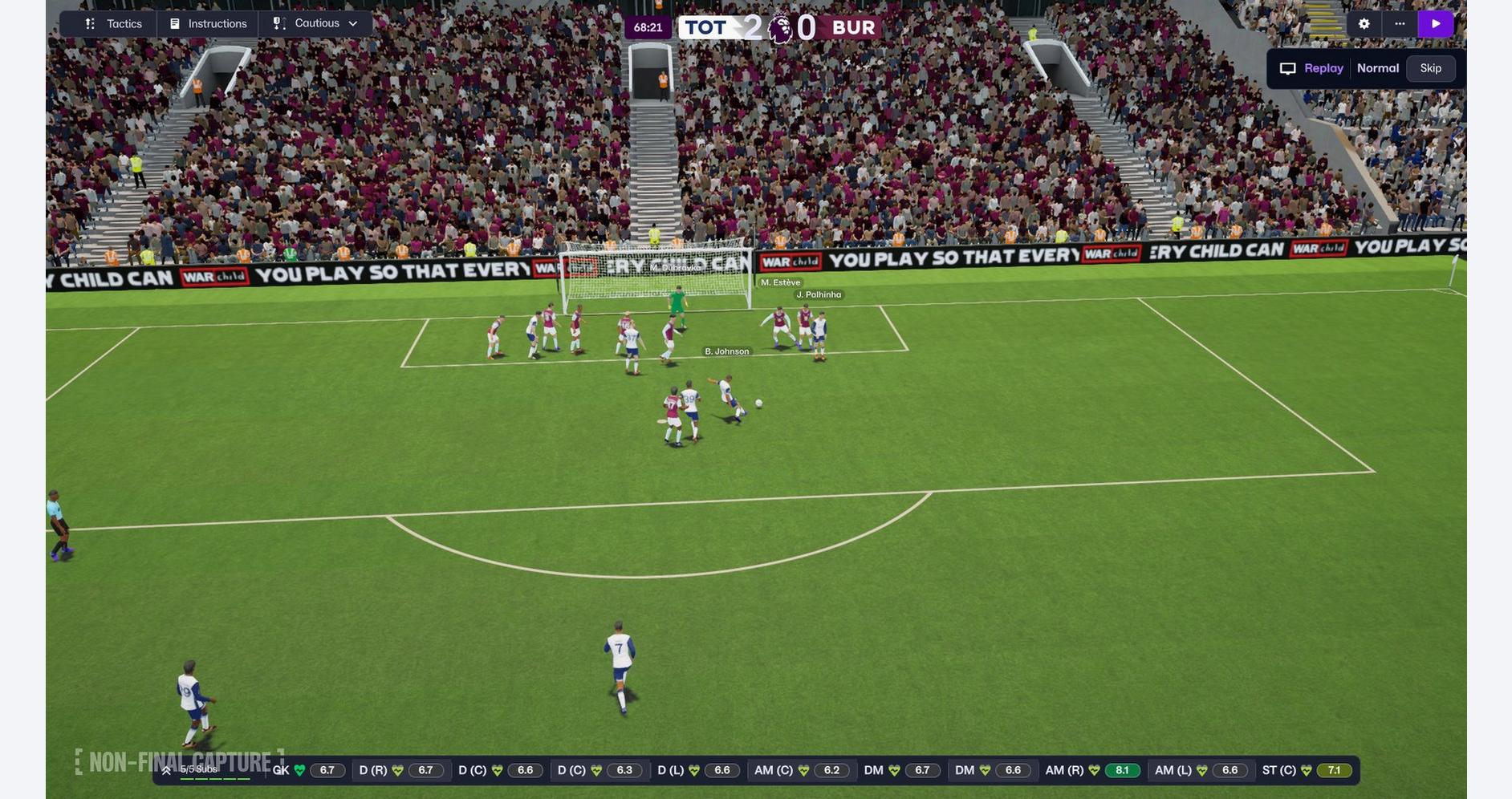This screenshot has width=1512, height=799.
Task: Switch viewing mode to Normal
Action: [1377, 67]
